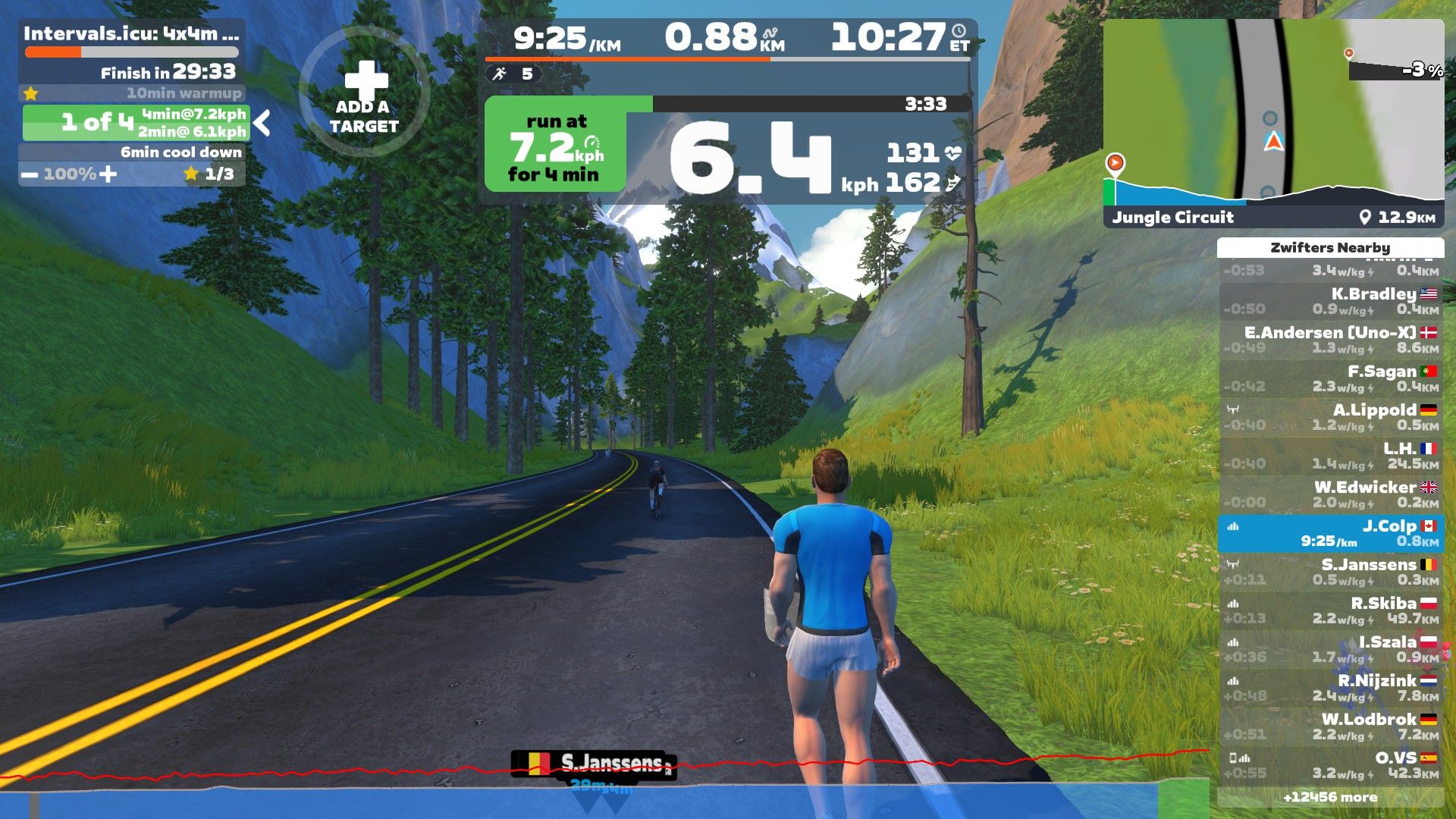The image size is (1456, 819).
Task: Choose E.Andersen (Uno-X) from nearby riders
Action: (x=1331, y=340)
